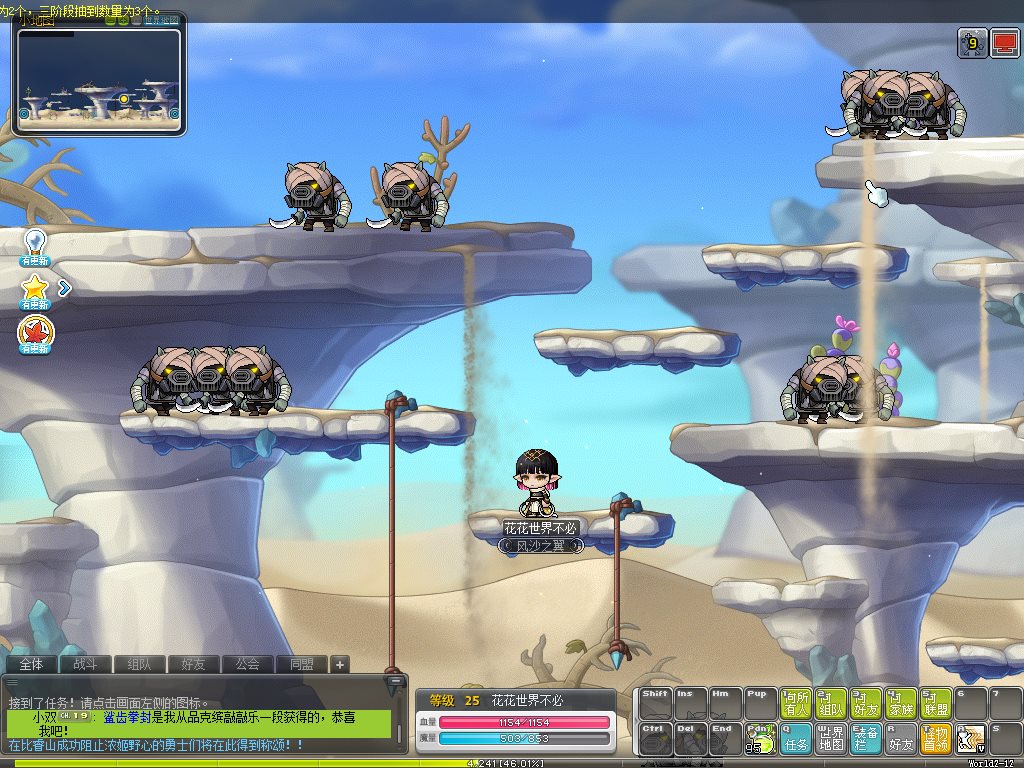Click the red maple leaf icon
The height and width of the screenshot is (768, 1024).
pos(36,333)
